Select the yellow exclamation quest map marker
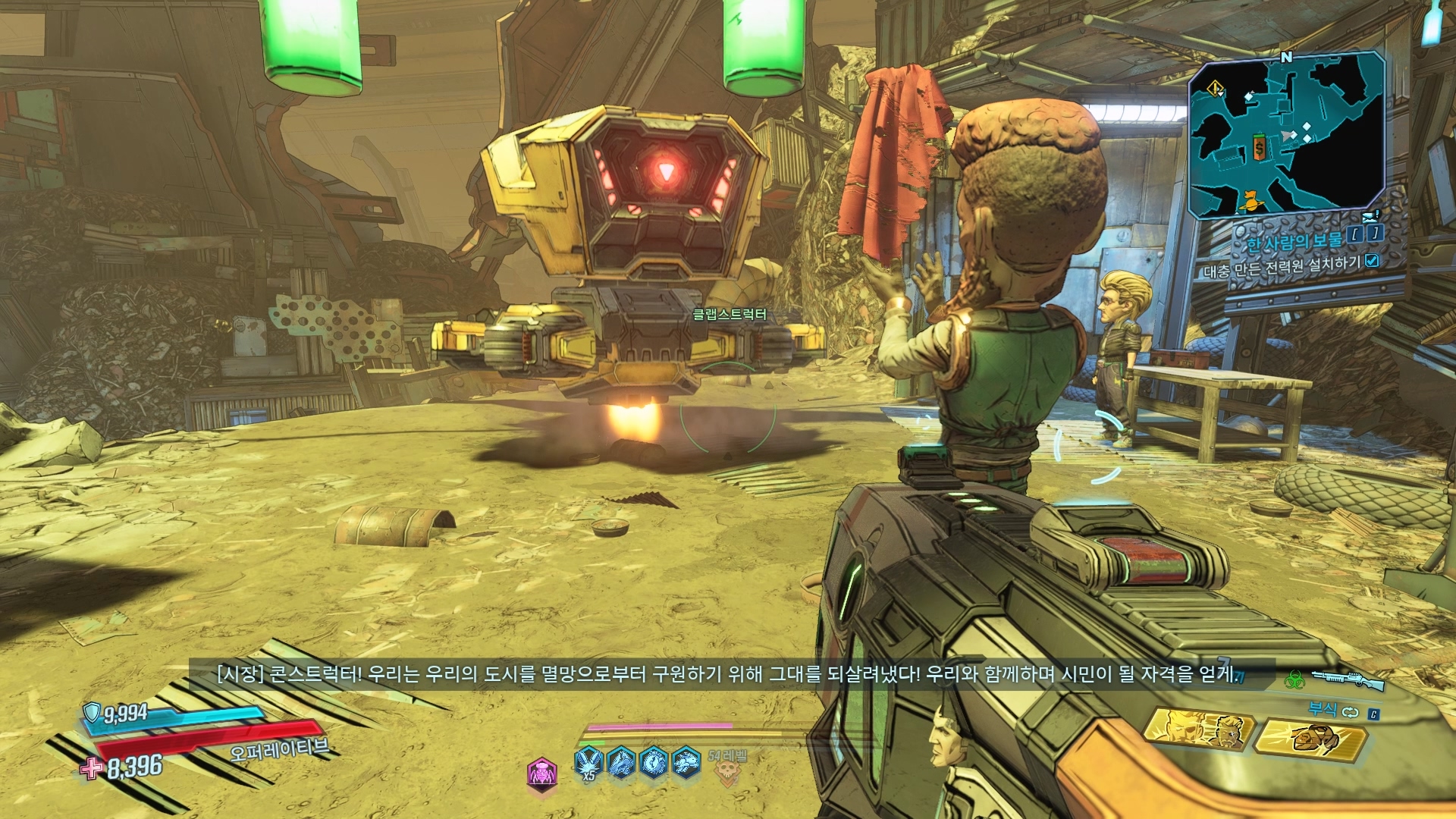This screenshot has width=1456, height=819. click(1216, 89)
